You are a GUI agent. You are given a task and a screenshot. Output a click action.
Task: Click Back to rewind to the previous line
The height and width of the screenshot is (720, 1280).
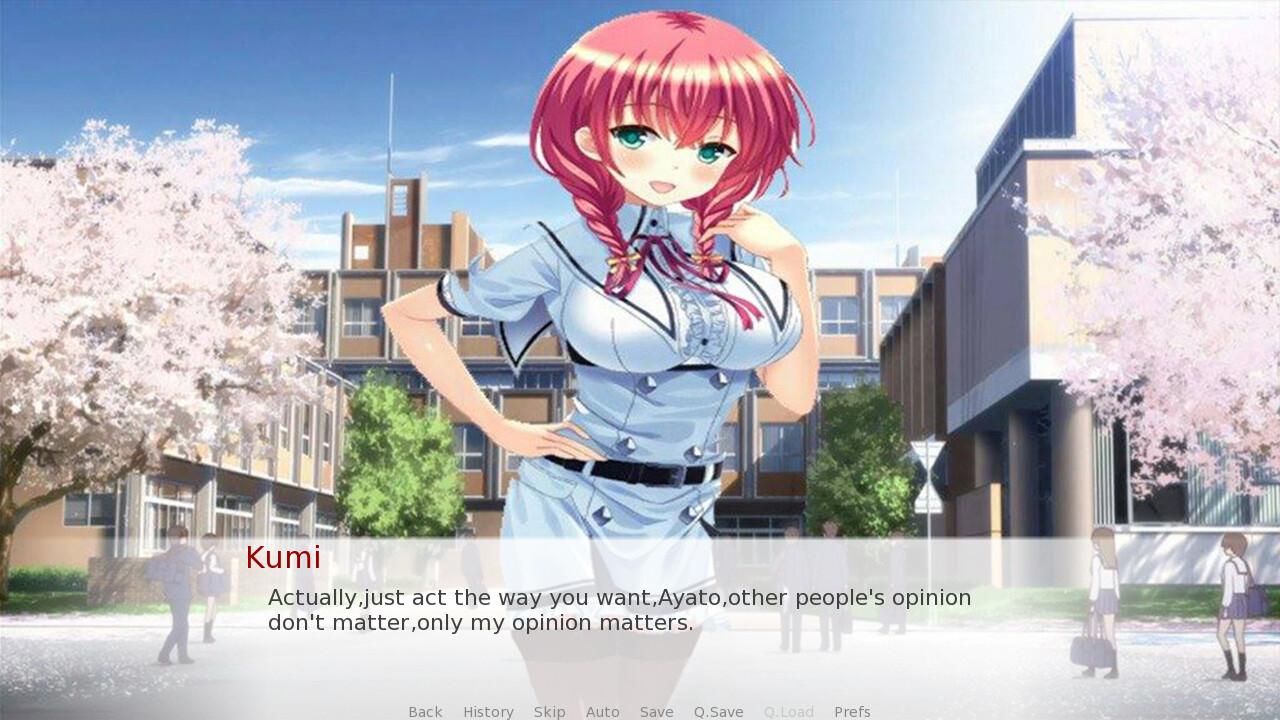tap(424, 711)
